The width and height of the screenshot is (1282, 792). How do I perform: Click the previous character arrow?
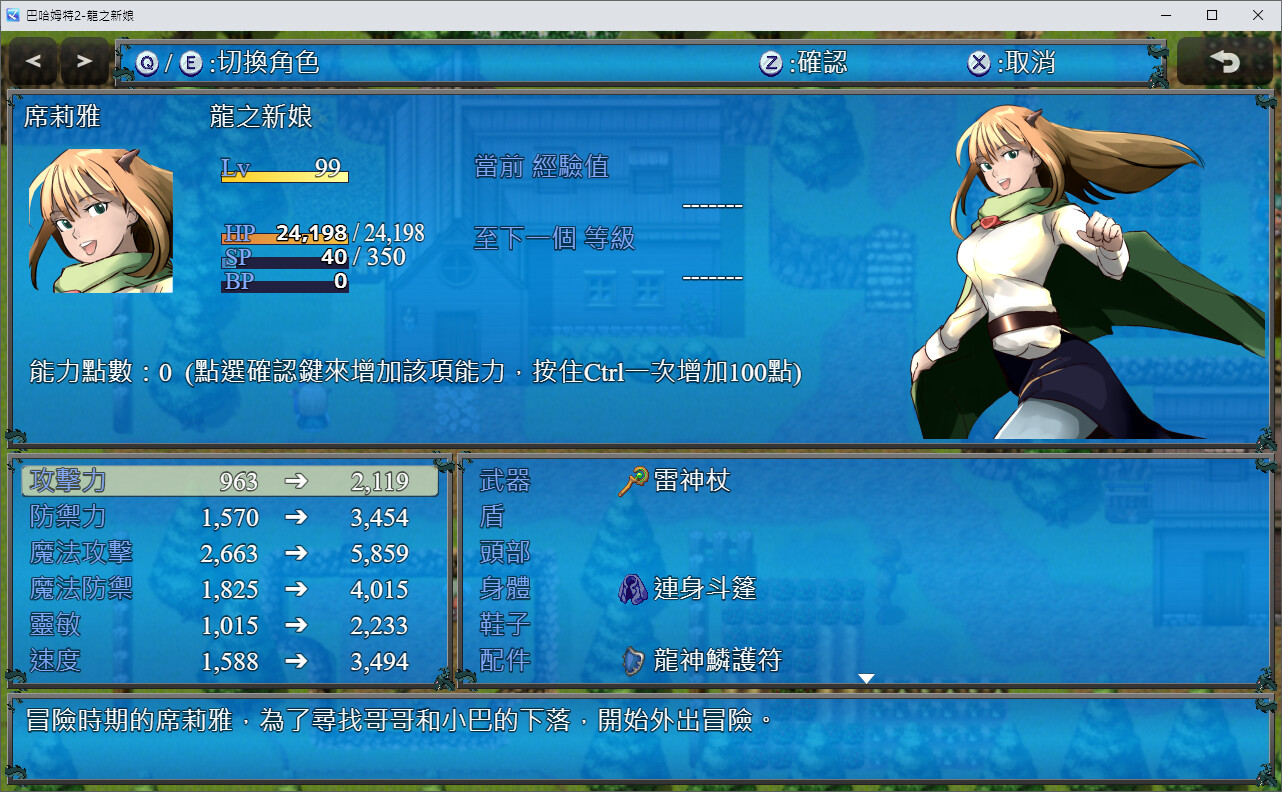(x=33, y=61)
